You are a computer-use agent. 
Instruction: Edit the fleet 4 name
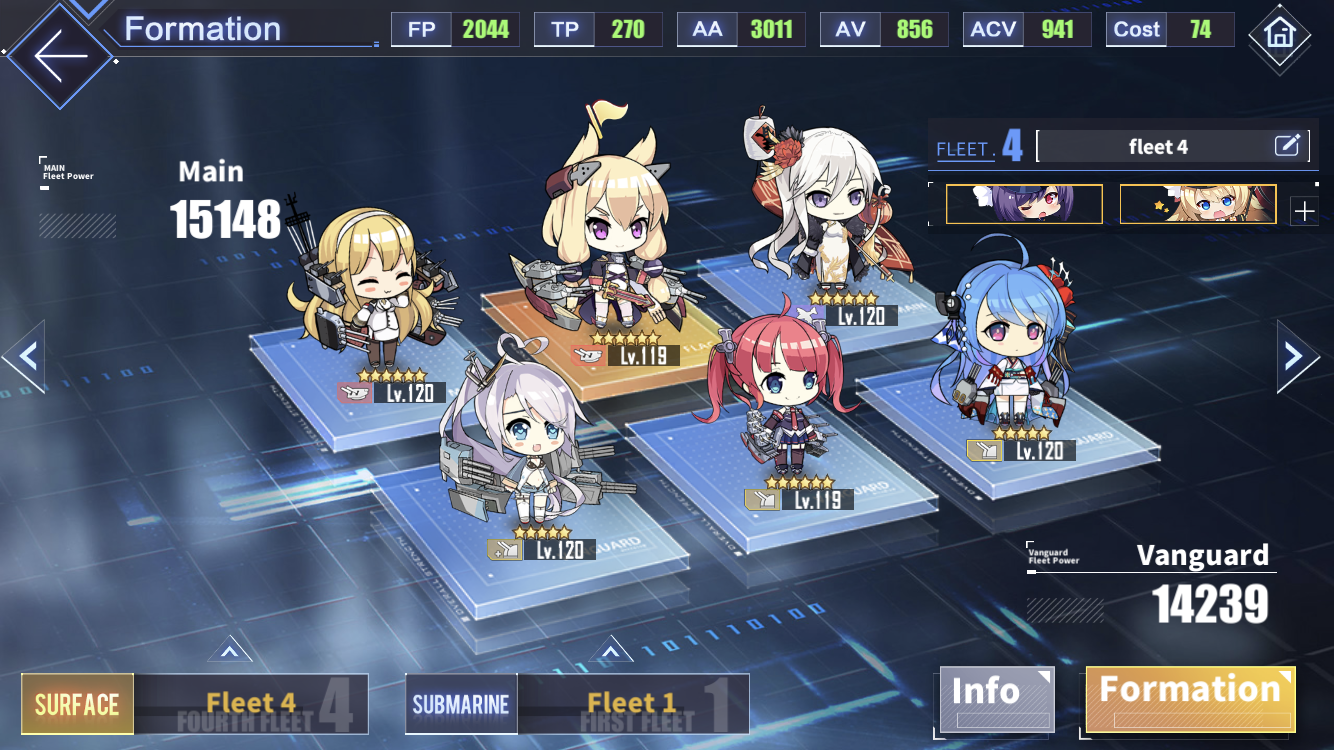(x=1287, y=146)
